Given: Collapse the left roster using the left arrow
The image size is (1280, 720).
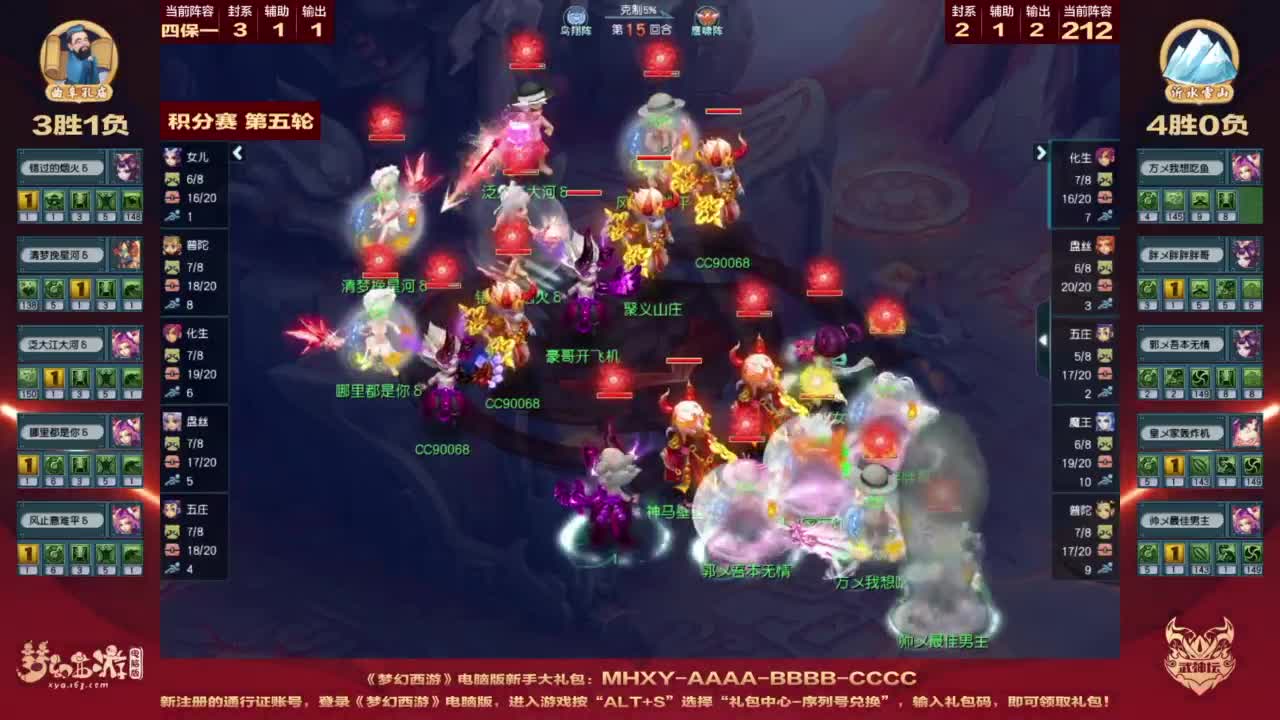Looking at the screenshot, I should click(238, 153).
